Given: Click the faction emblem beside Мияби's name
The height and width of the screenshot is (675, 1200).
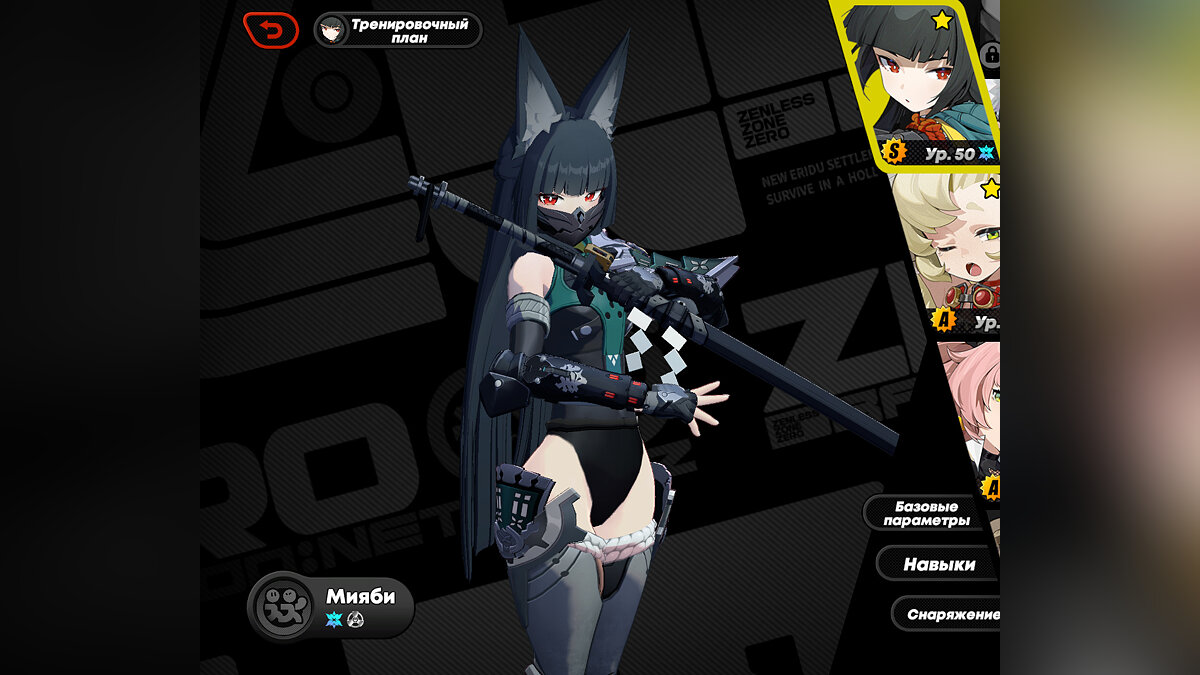Looking at the screenshot, I should point(281,606).
